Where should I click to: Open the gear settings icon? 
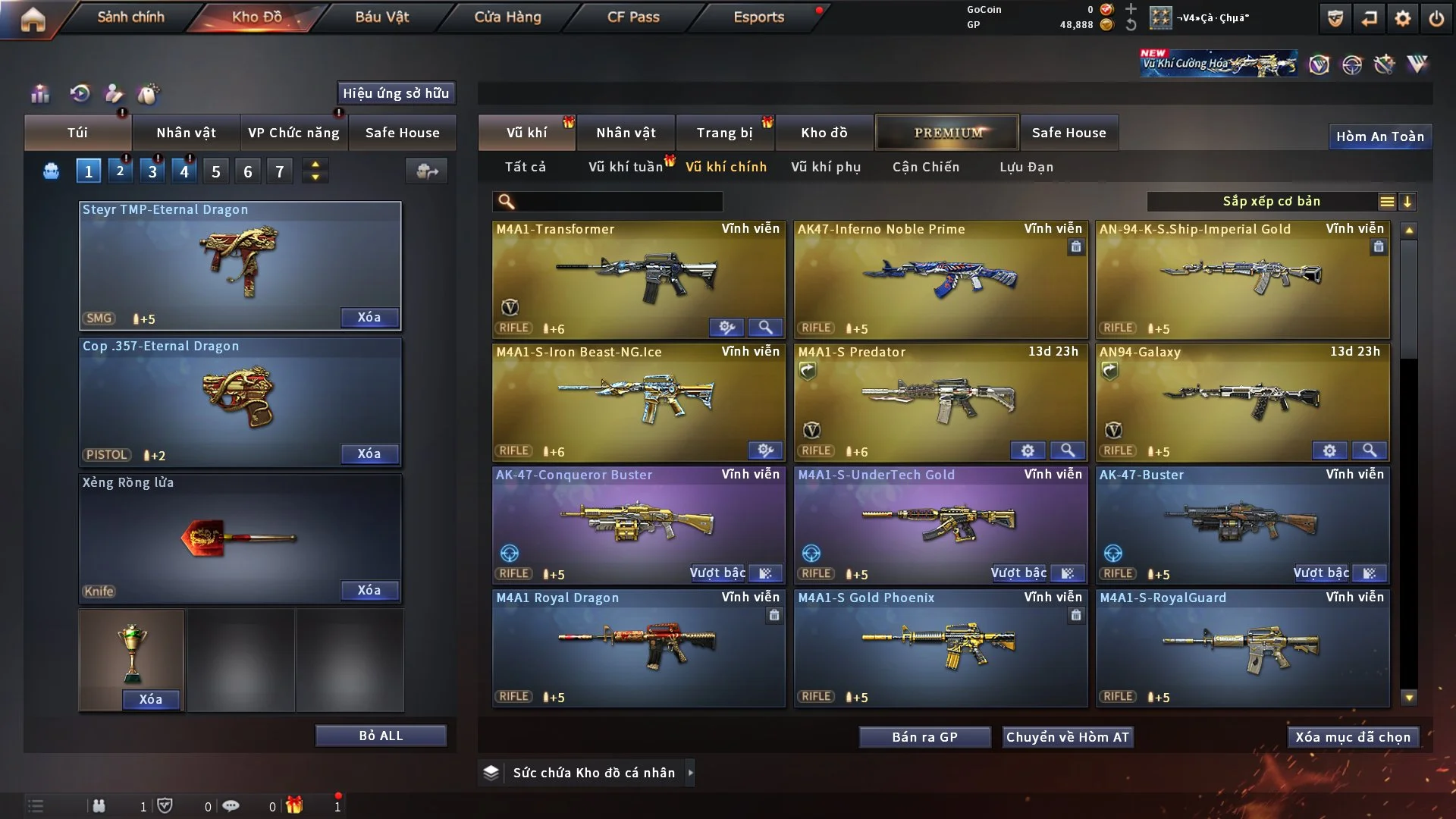coord(1402,18)
